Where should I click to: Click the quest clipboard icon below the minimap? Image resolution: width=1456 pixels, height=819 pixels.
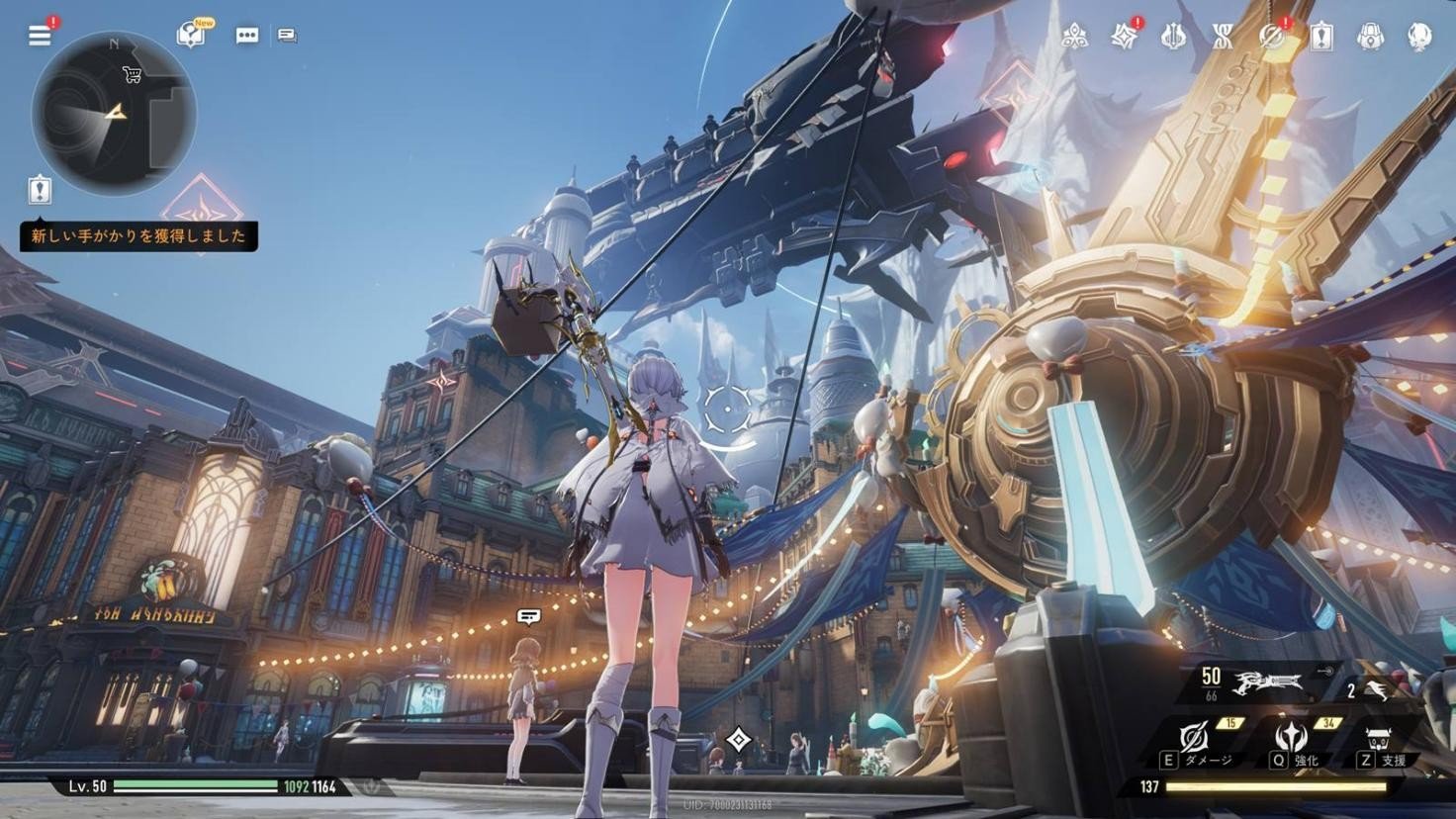(x=40, y=189)
